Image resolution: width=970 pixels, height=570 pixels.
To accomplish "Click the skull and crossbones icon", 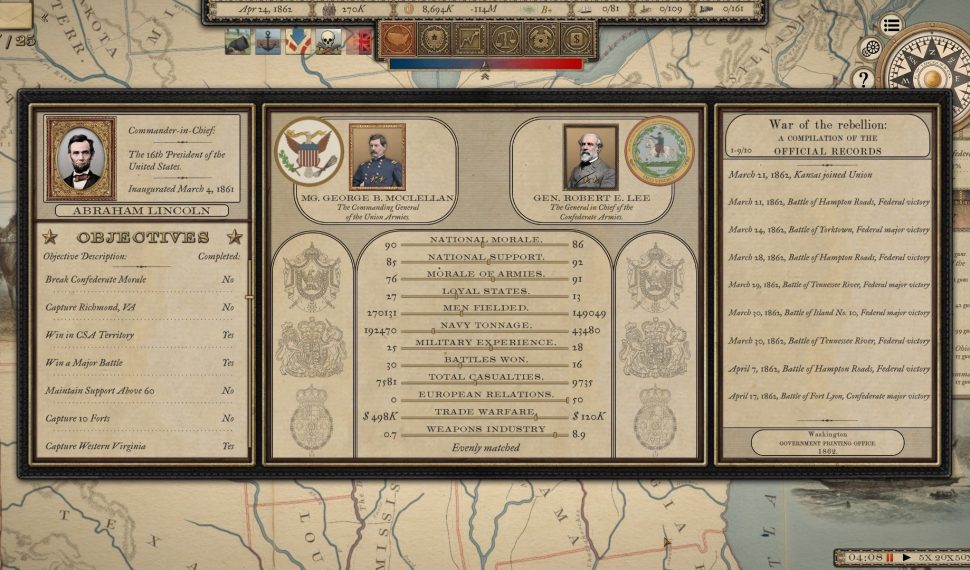I will (328, 41).
